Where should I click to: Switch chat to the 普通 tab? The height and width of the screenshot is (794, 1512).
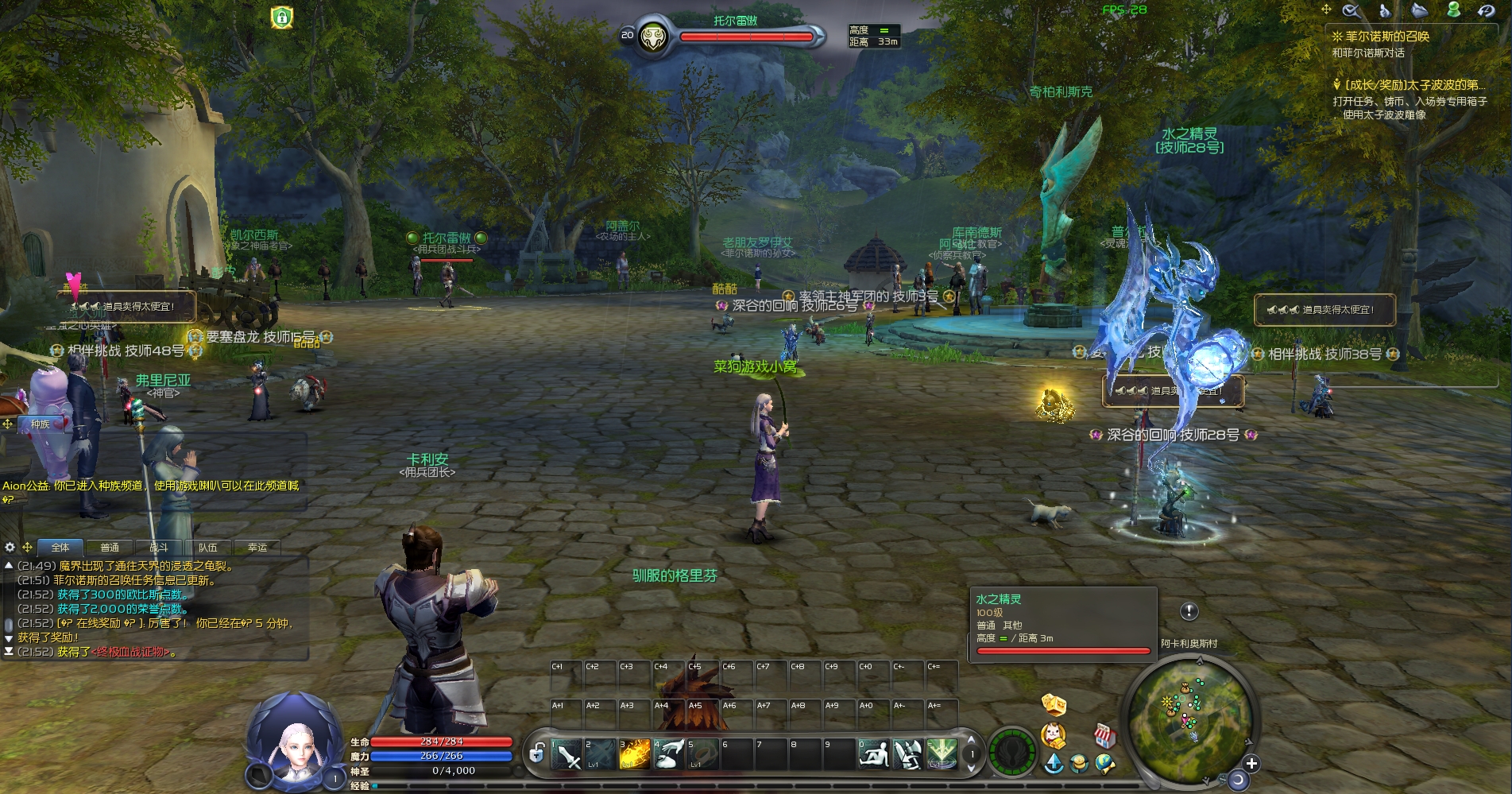click(x=110, y=548)
